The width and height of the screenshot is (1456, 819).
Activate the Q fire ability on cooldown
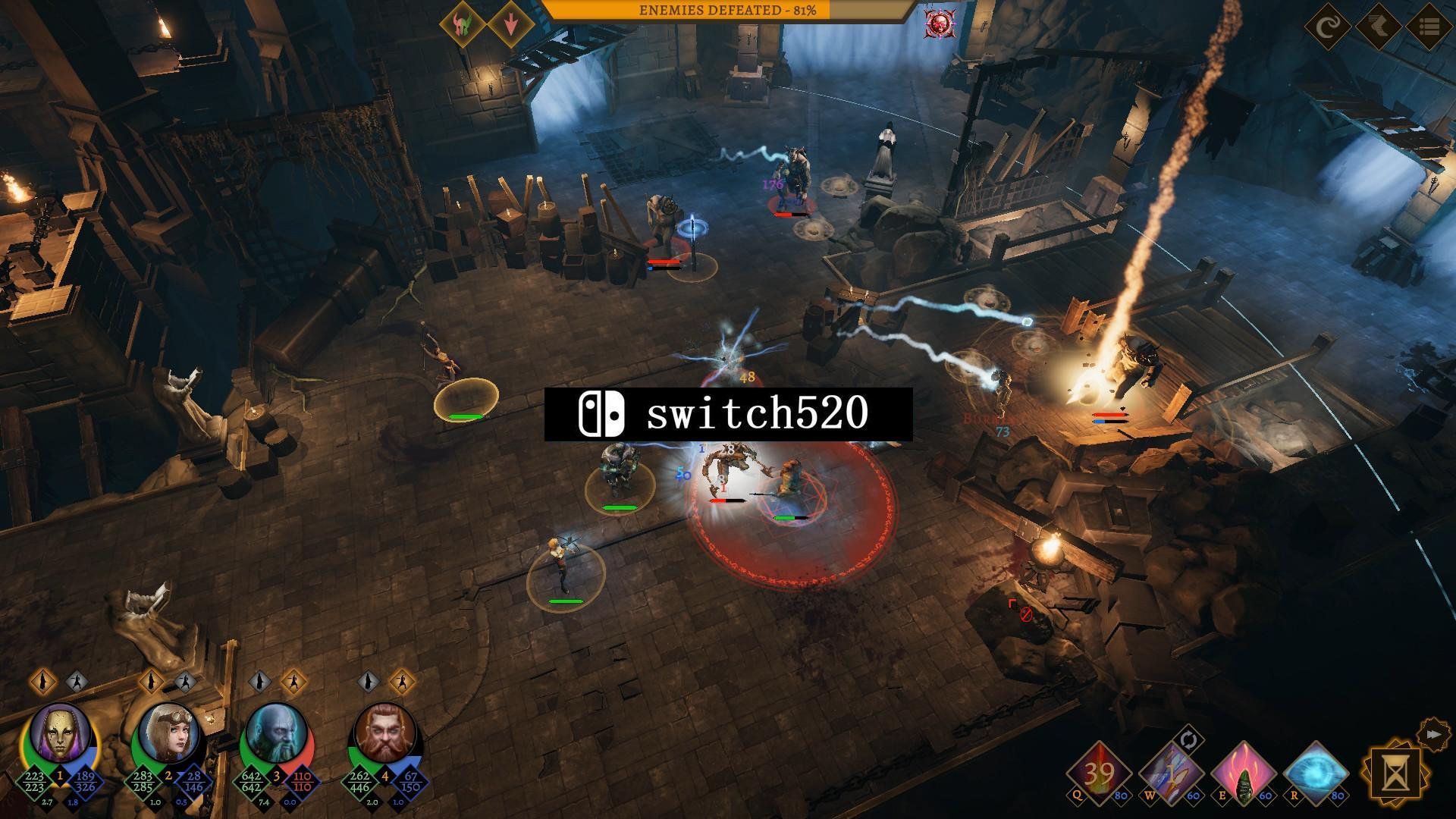point(1099,773)
